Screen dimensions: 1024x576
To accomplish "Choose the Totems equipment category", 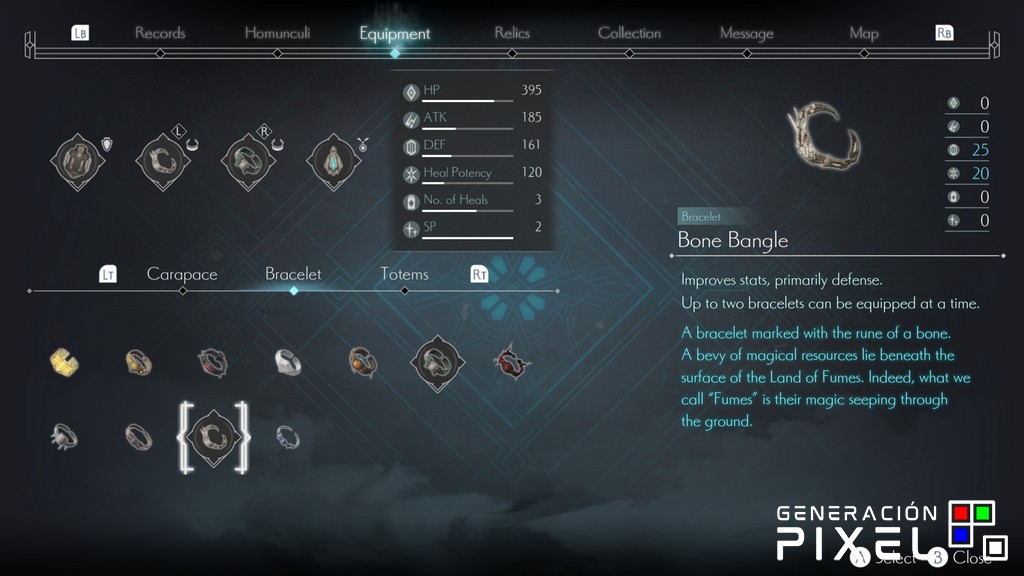I will click(404, 274).
